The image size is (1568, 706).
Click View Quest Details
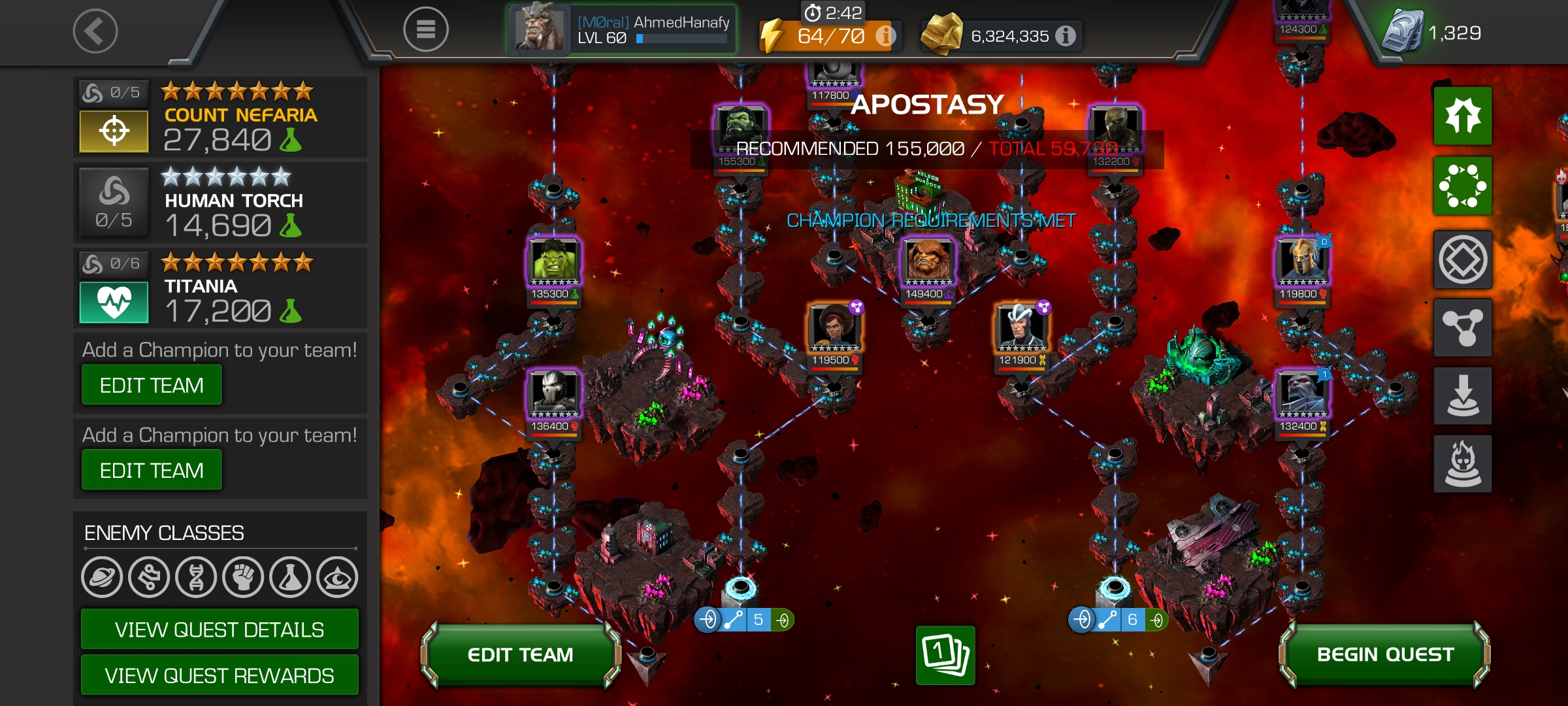[220, 630]
